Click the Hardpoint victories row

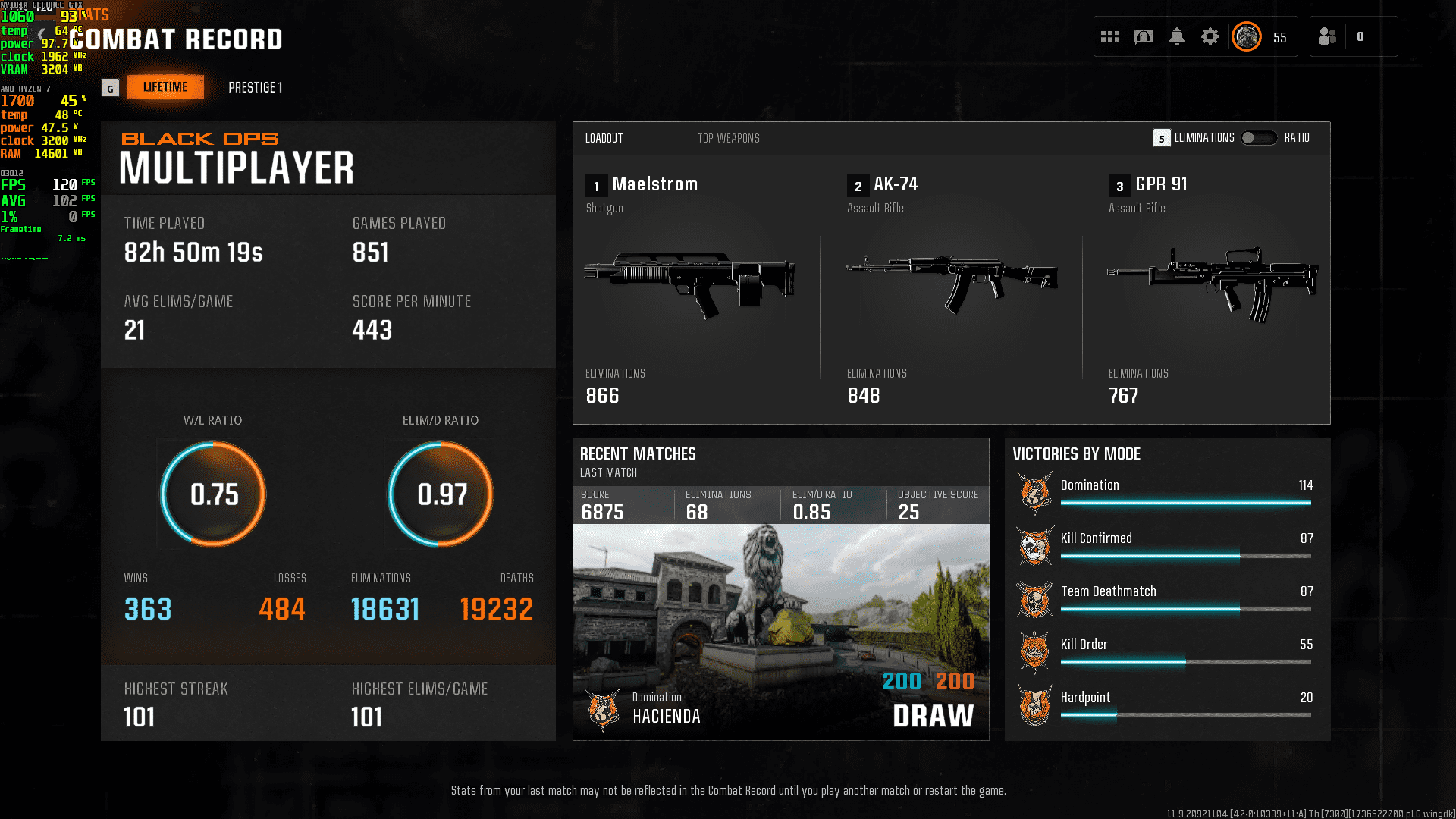pos(1166,704)
